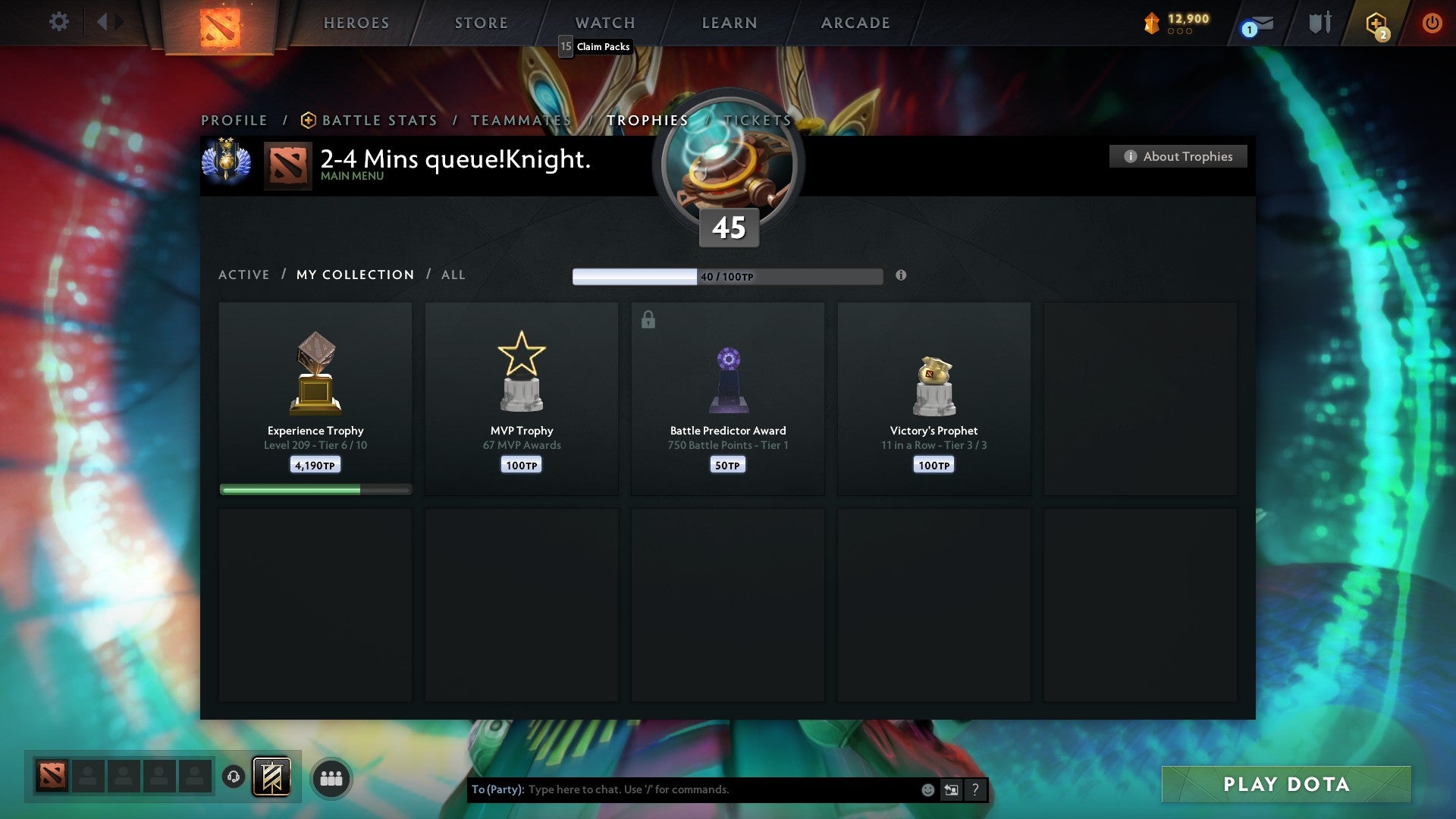The width and height of the screenshot is (1456, 819).
Task: Switch to the ACTIVE trophies tab
Action: pyautogui.click(x=244, y=275)
